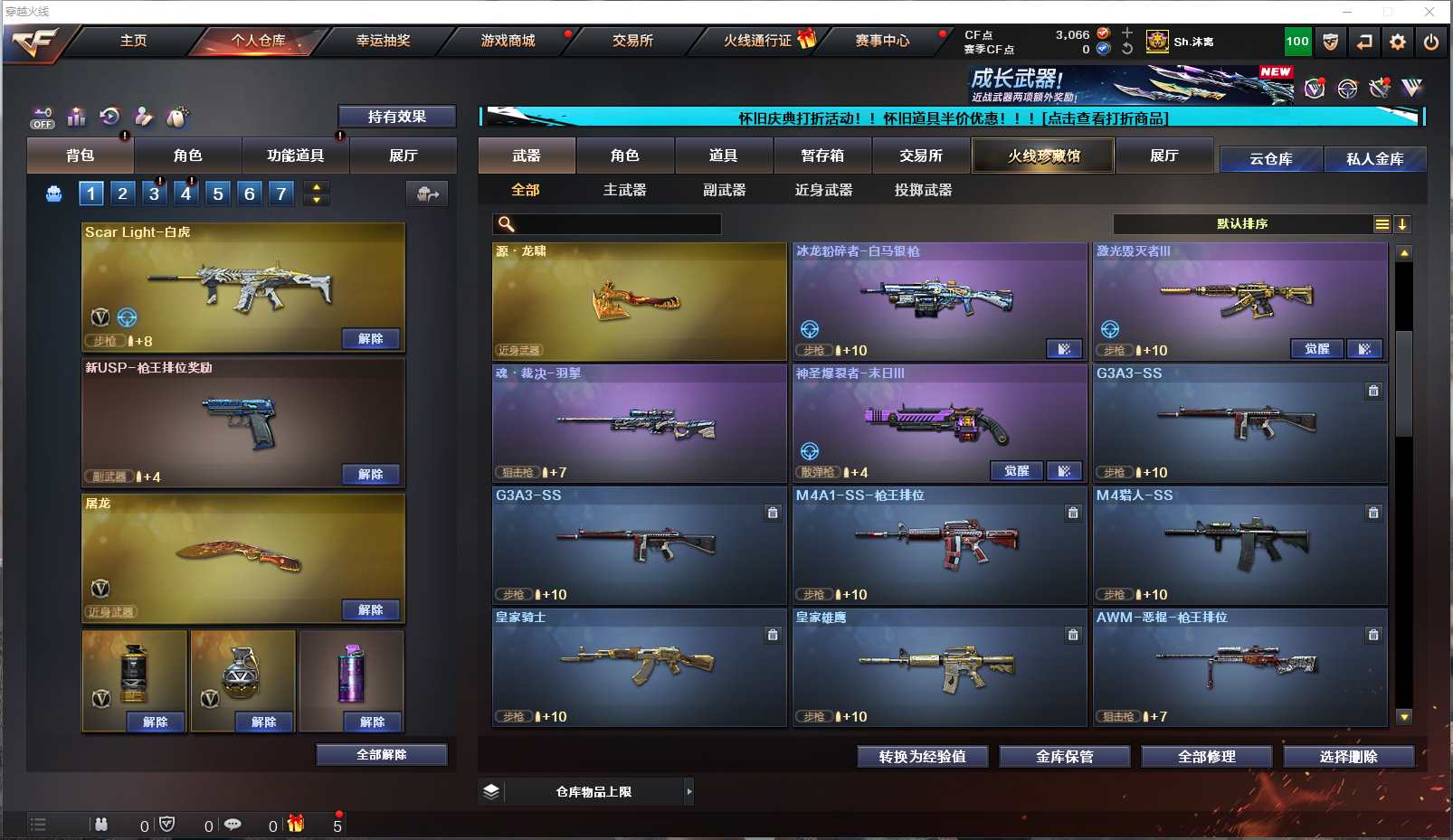1453x840 pixels.
Task: Select the AWM-恶棍 sniper rifle tile
Action: (x=1239, y=667)
